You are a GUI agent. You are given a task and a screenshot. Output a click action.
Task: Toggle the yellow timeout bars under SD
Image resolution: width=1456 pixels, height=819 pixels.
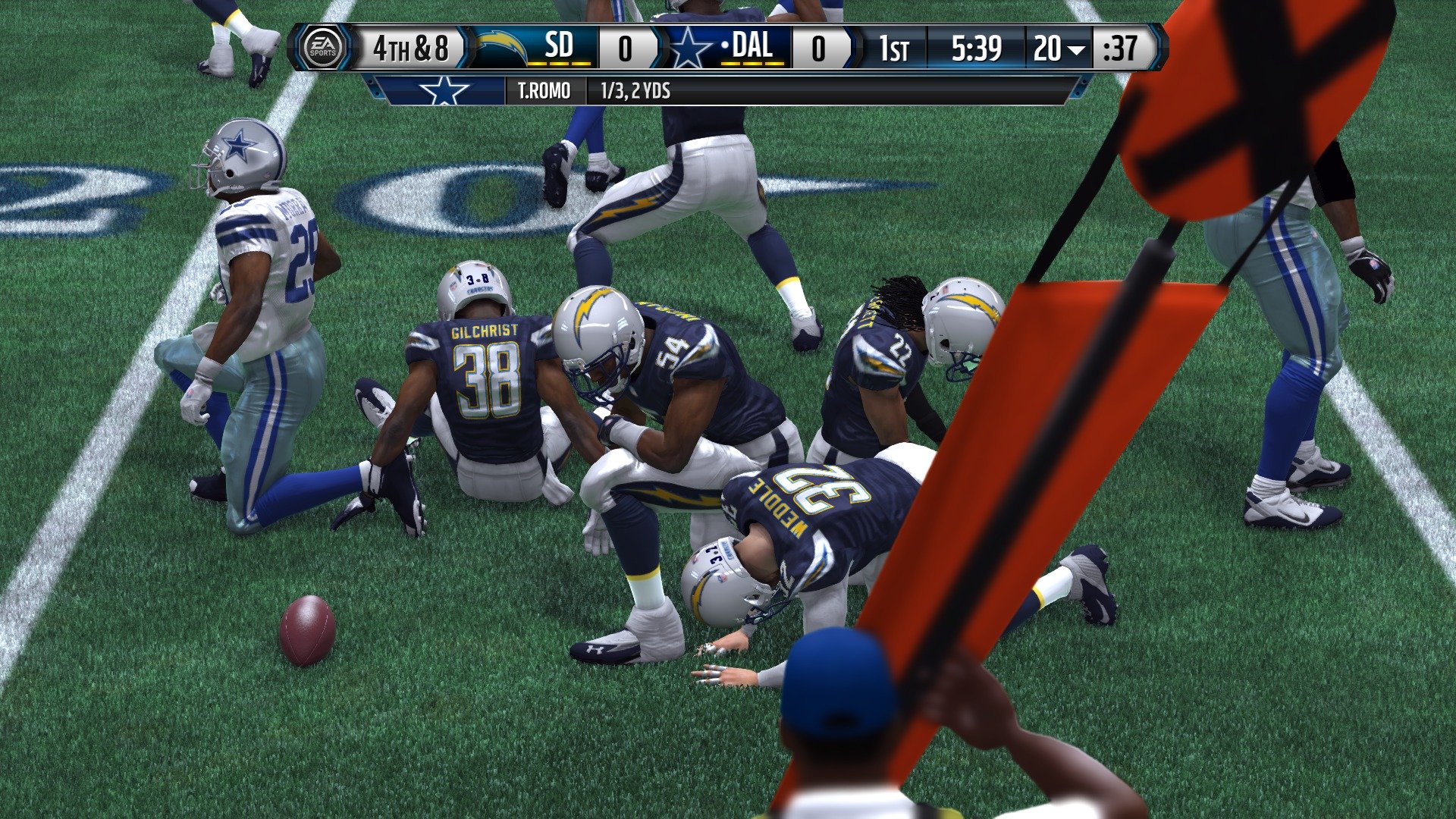point(558,65)
